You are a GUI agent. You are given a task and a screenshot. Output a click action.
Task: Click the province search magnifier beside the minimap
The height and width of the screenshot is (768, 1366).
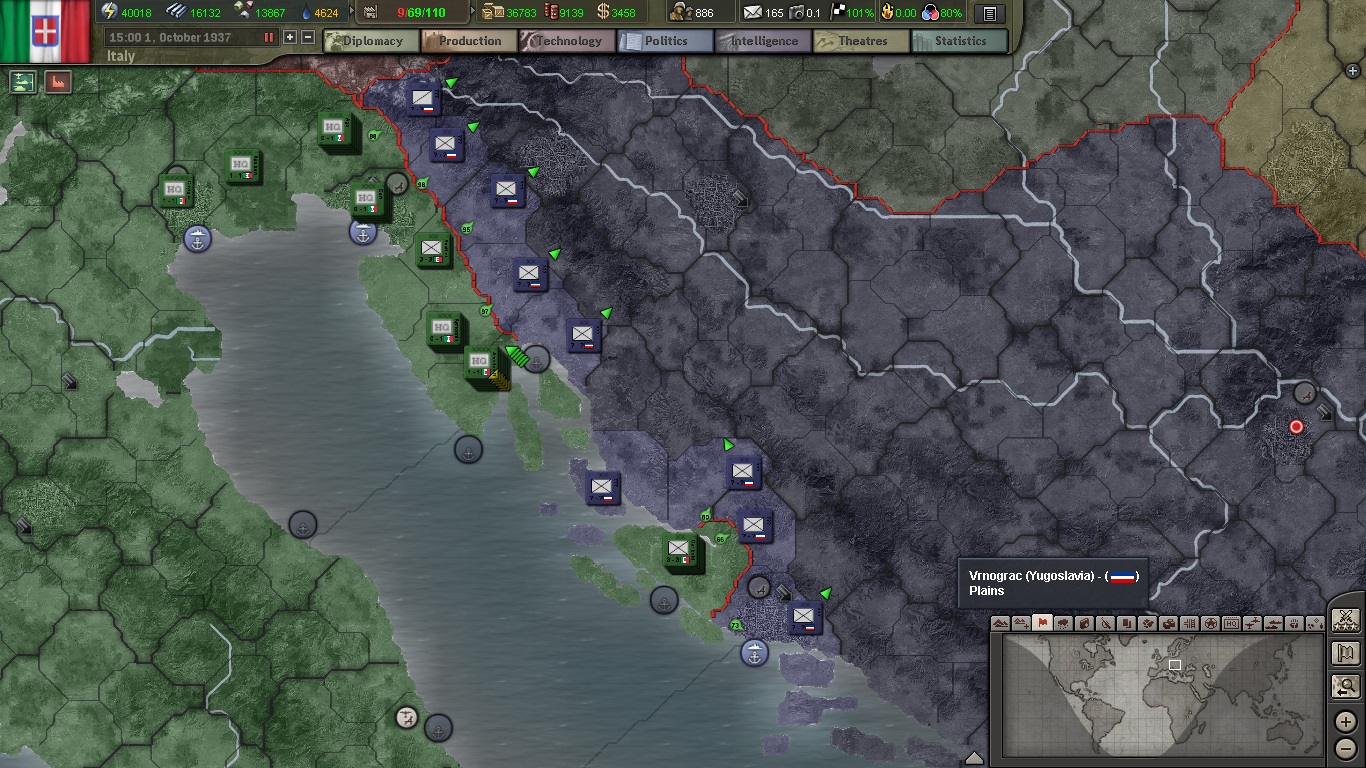coord(1345,687)
